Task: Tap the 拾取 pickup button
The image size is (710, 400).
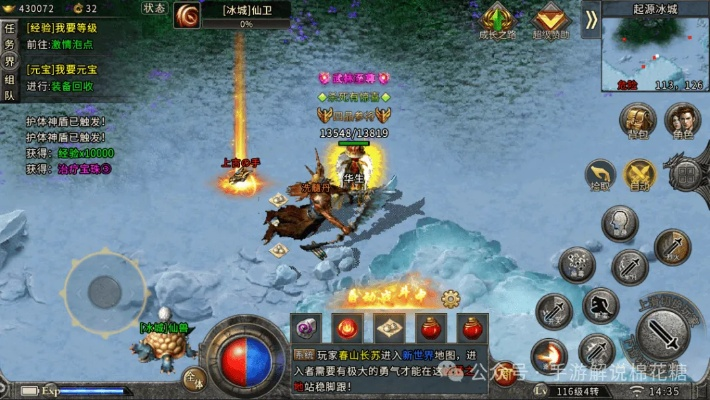Action: pos(600,174)
